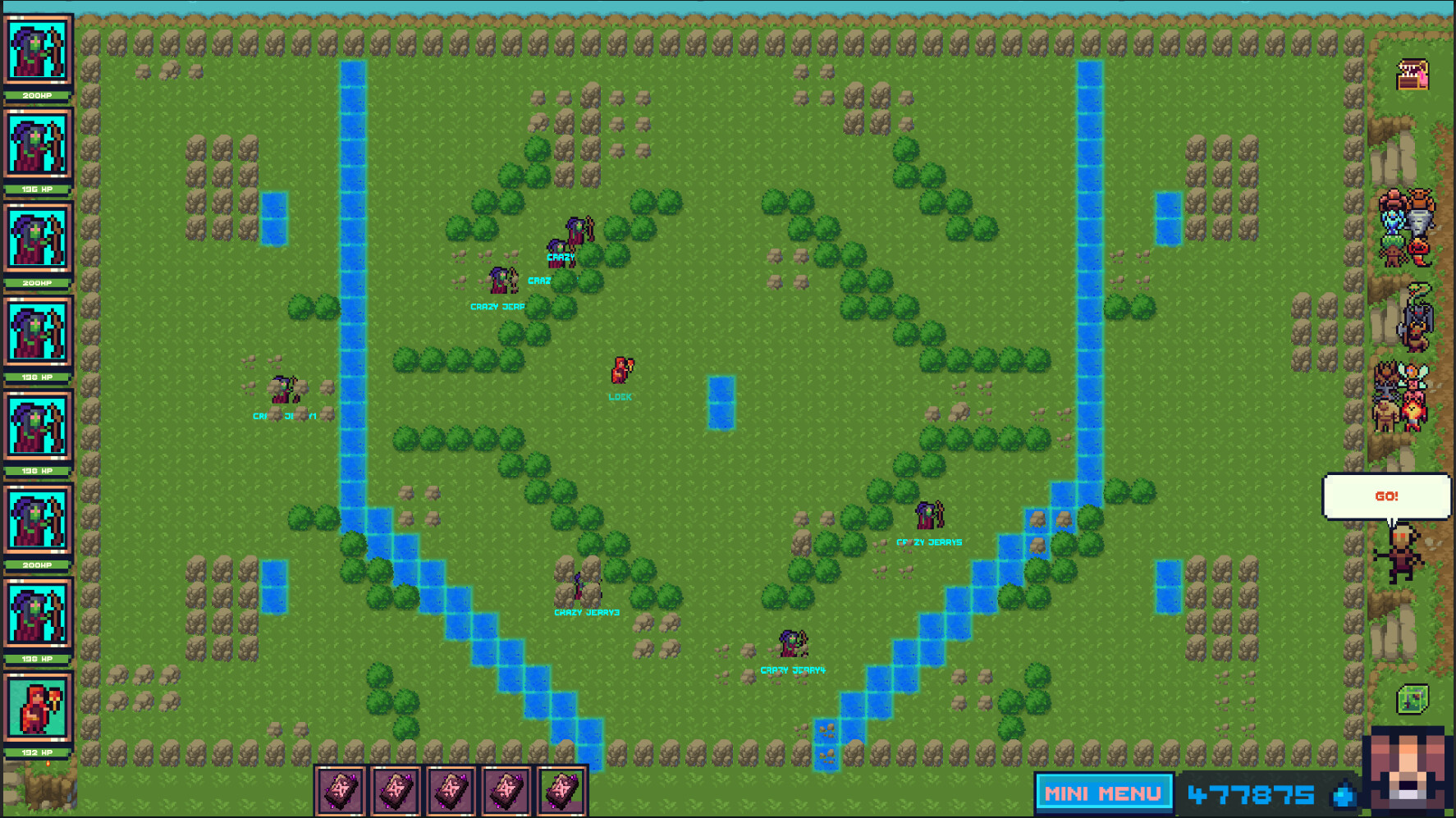Image resolution: width=1456 pixels, height=818 pixels.
Task: Select the top mage portrait showing 200HP
Action: click(39, 51)
